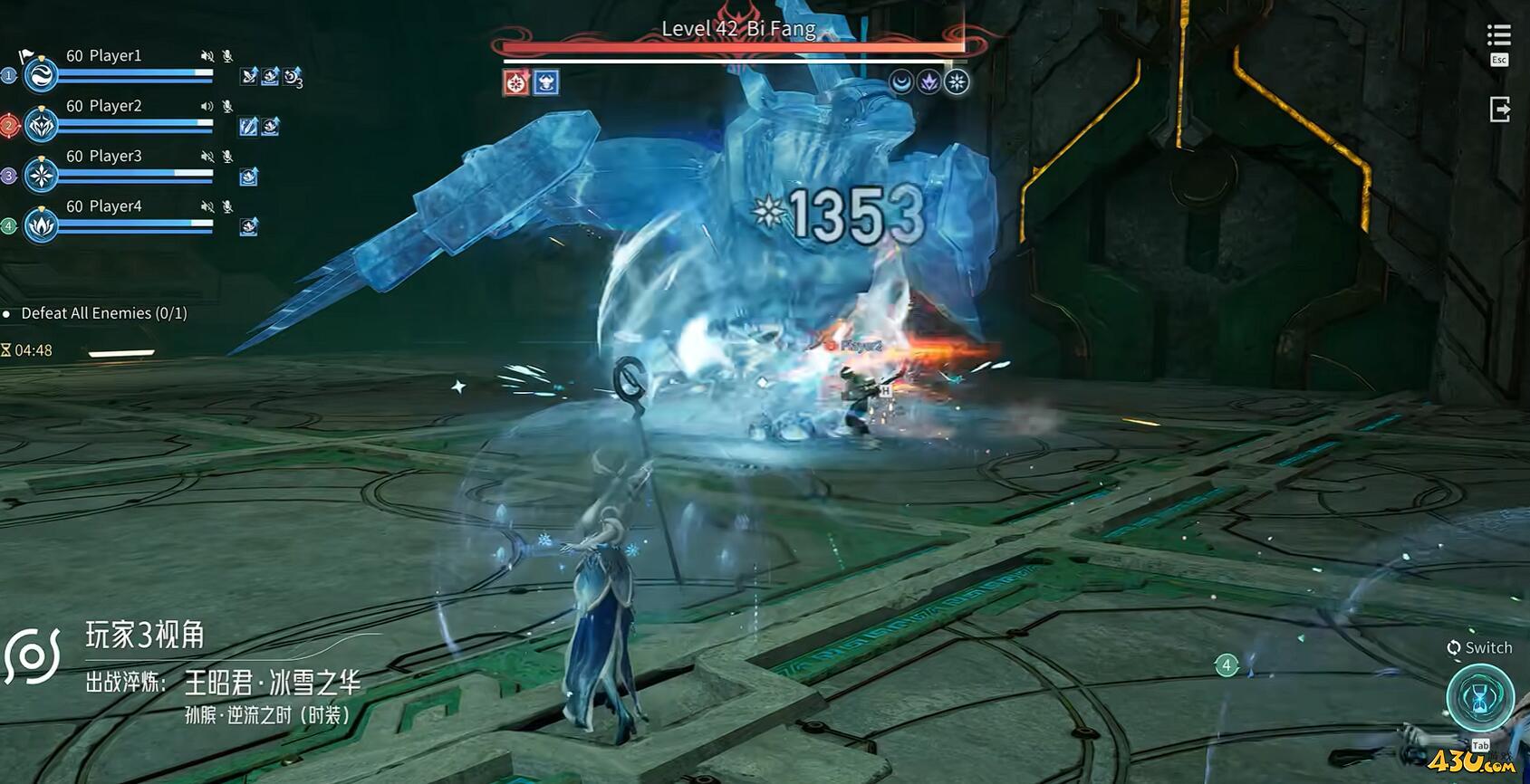Inspect the blue boss buff icon
The height and width of the screenshot is (784, 1530).
[x=545, y=83]
